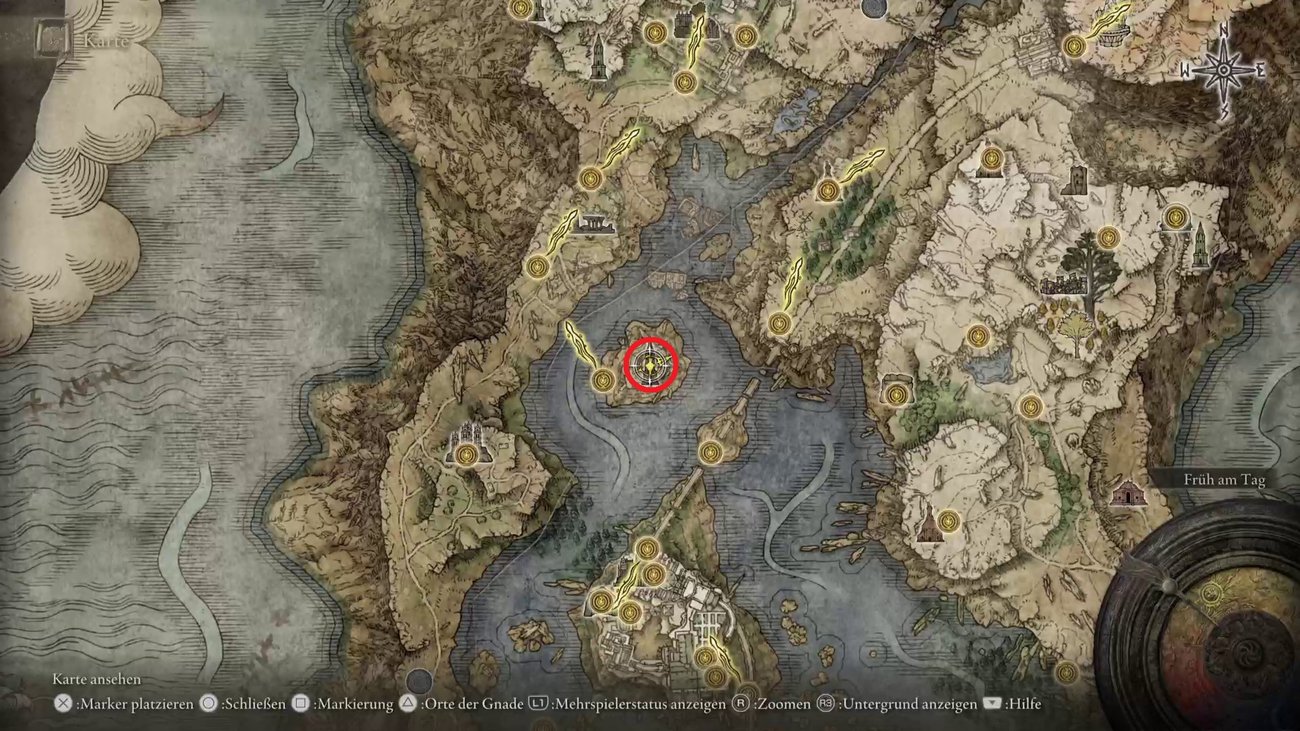Choose the grace marker beside the small church icon
Screen dimensions: 1300x731
(x=948, y=521)
